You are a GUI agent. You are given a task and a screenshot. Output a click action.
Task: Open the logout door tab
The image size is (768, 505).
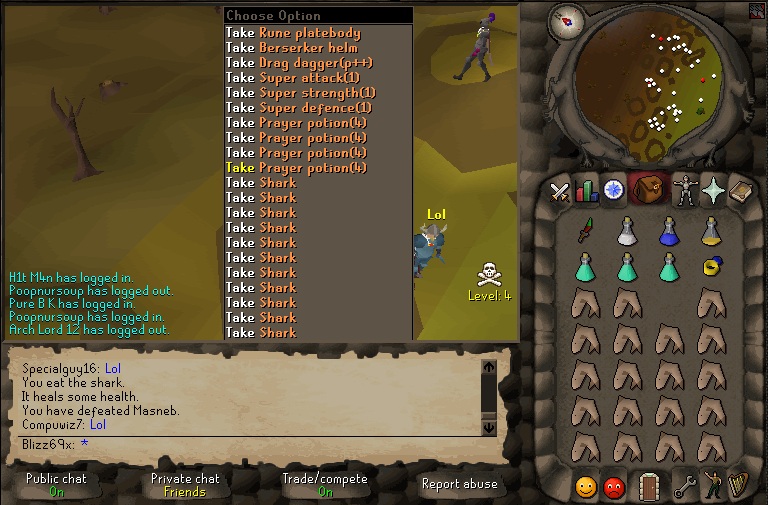pos(650,486)
